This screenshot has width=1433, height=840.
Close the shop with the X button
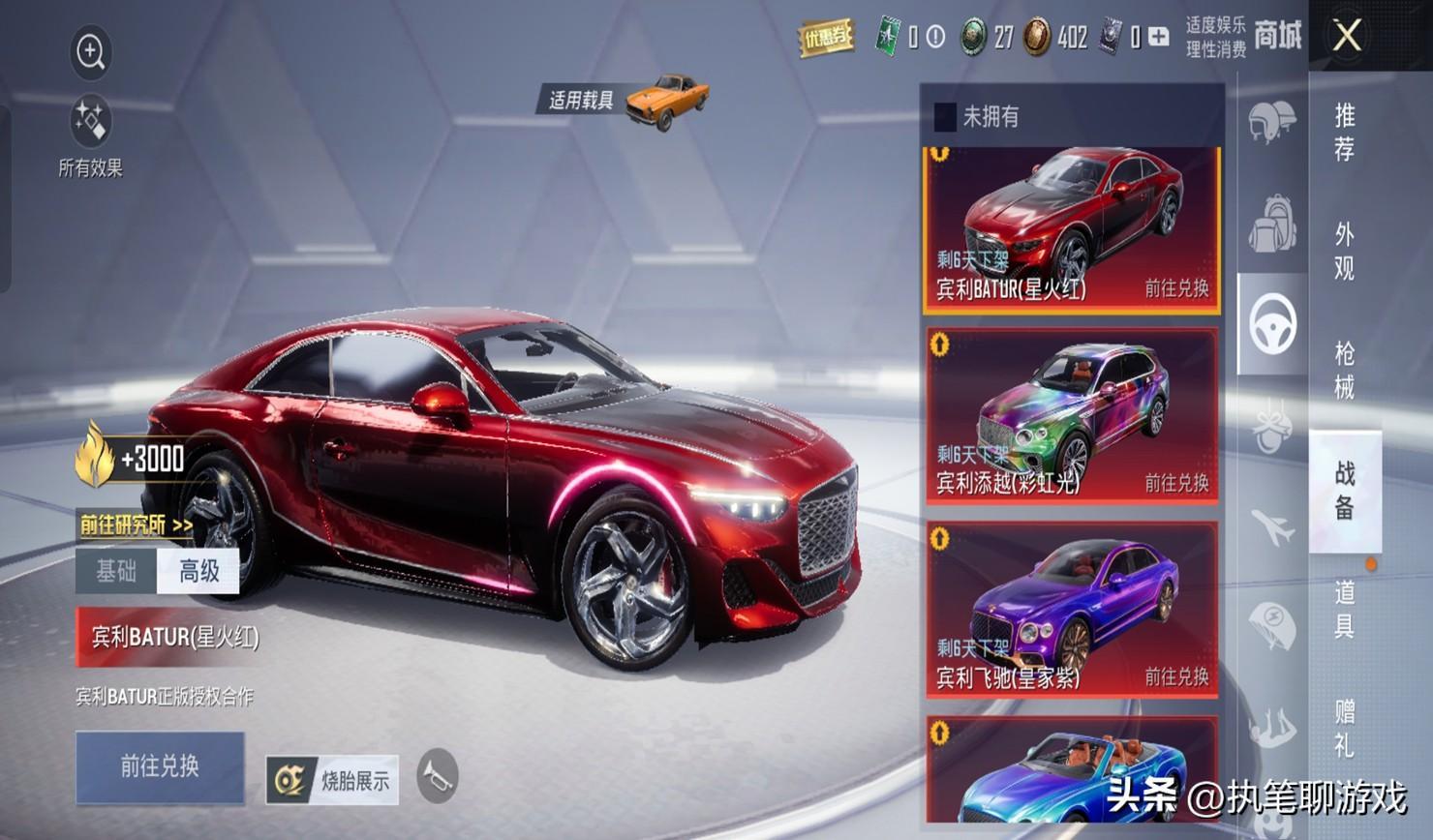pyautogui.click(x=1347, y=37)
